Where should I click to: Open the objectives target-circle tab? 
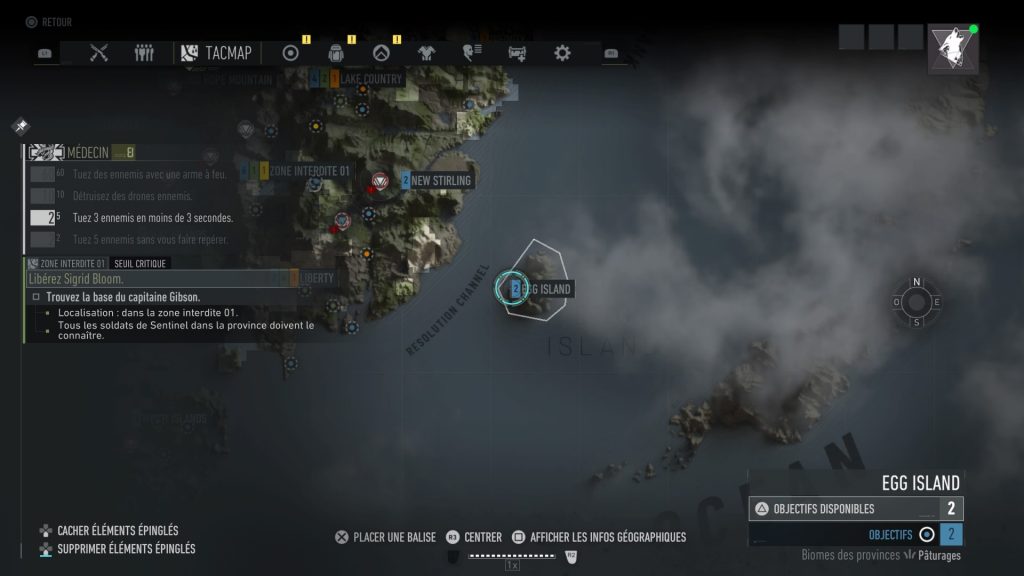coord(291,53)
